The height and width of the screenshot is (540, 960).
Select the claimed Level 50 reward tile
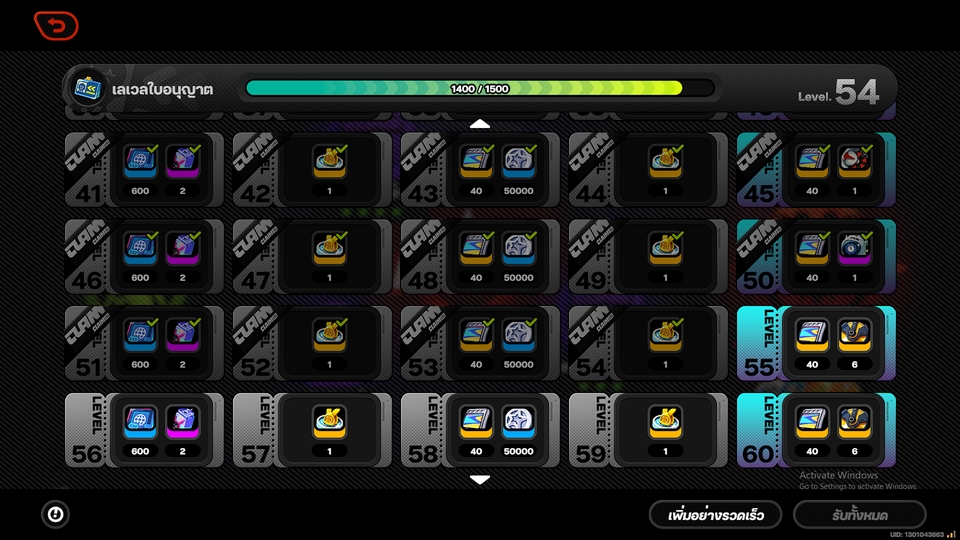tap(816, 257)
